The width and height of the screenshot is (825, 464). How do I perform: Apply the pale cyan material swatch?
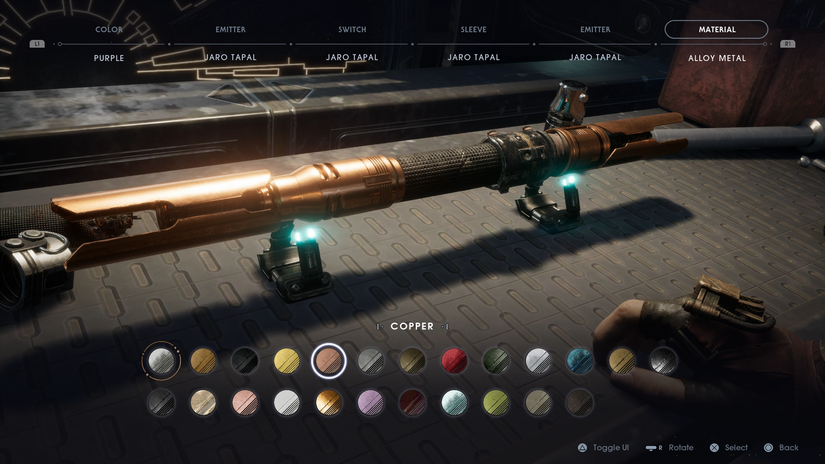click(x=454, y=402)
